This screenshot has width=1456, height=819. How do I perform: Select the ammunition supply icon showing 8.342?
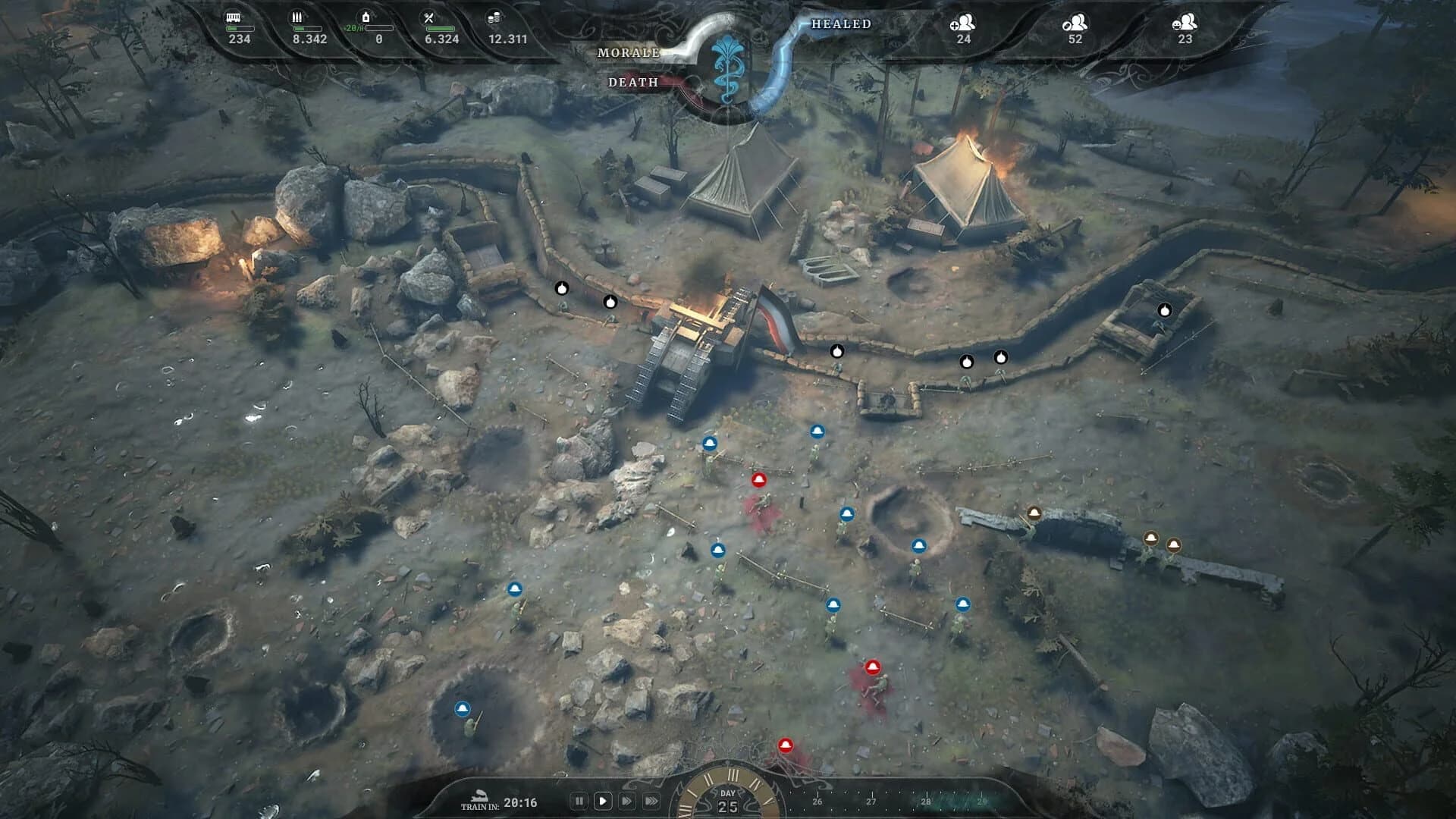pos(297,17)
